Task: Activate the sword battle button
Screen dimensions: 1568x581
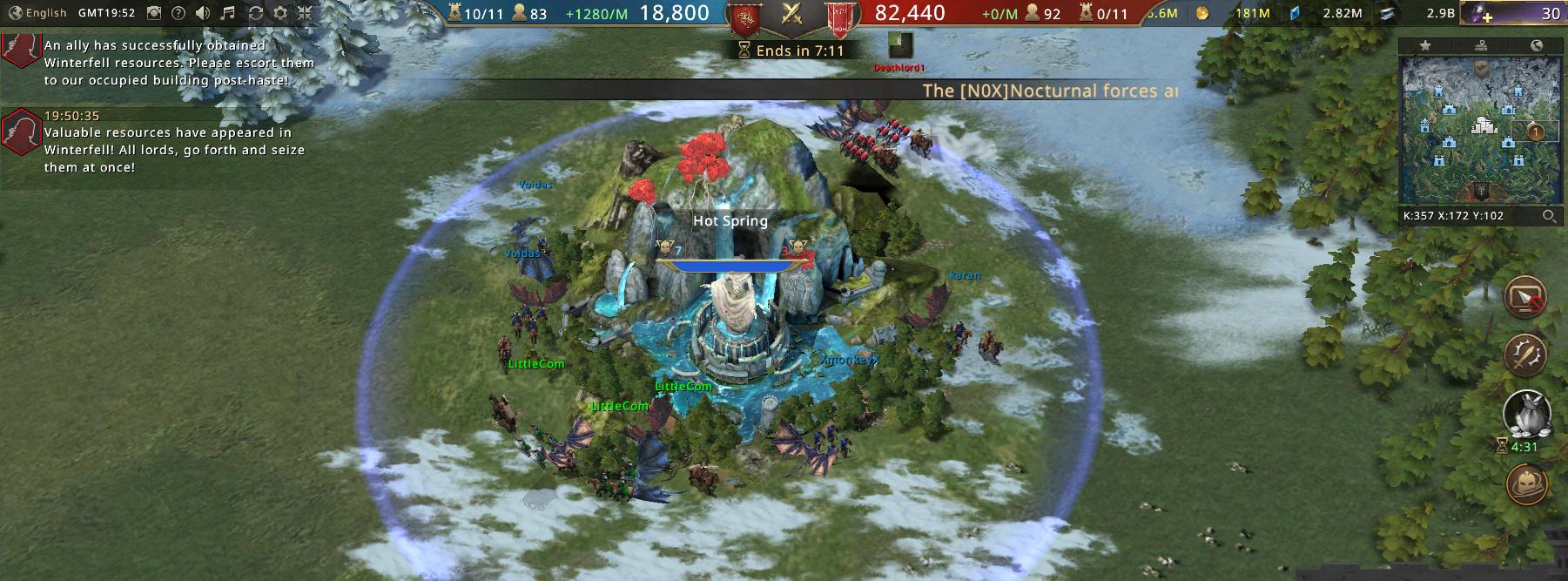Action: tap(1525, 354)
